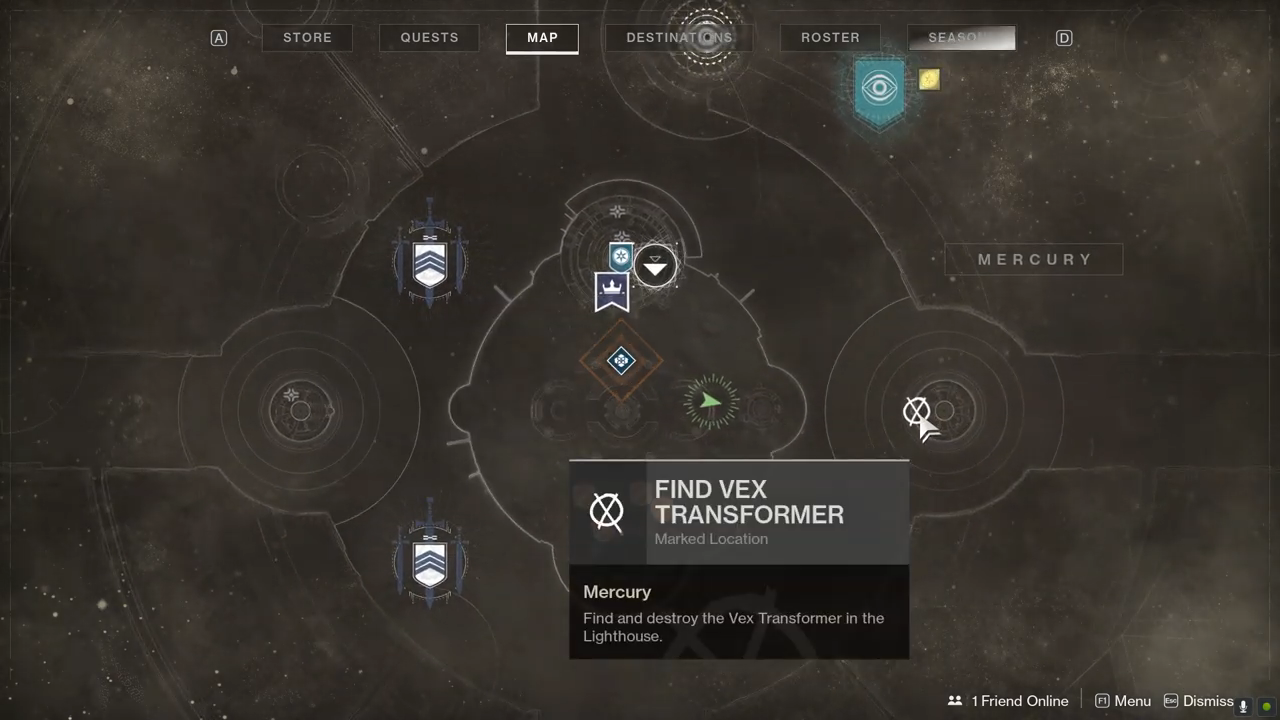The width and height of the screenshot is (1280, 720).
Task: Click the green arrow player marker
Action: click(710, 402)
